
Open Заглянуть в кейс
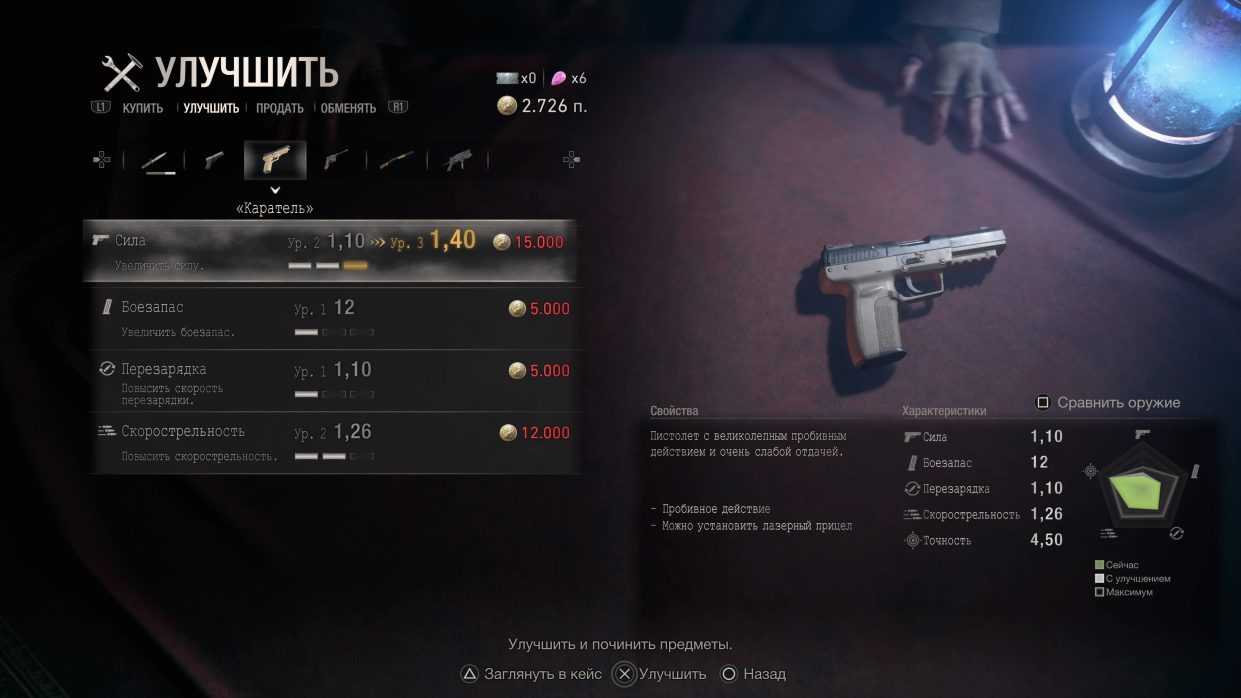[x=531, y=674]
